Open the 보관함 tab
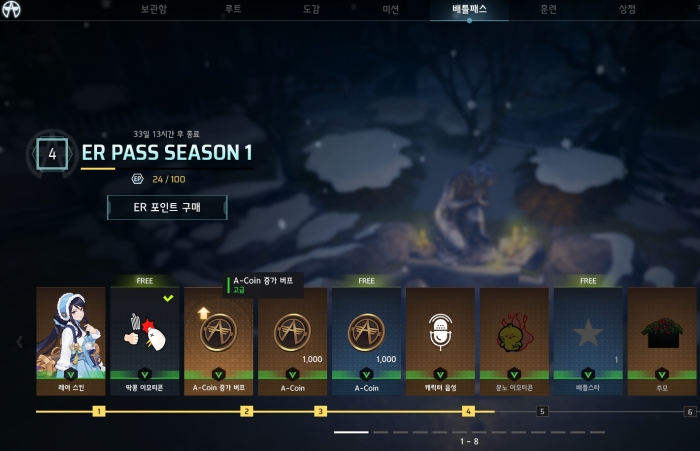The height and width of the screenshot is (451, 700). 155,9
